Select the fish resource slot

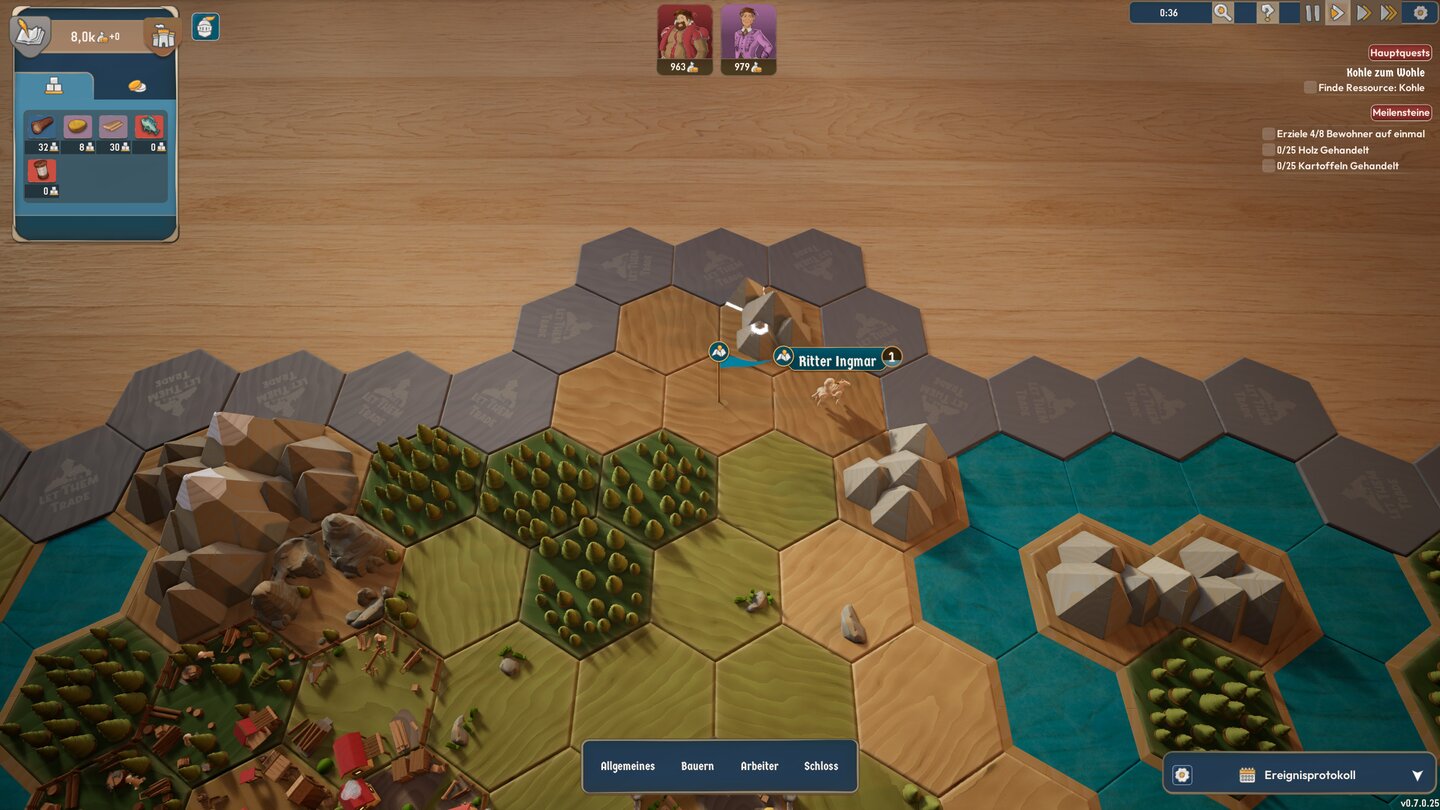pos(149,127)
